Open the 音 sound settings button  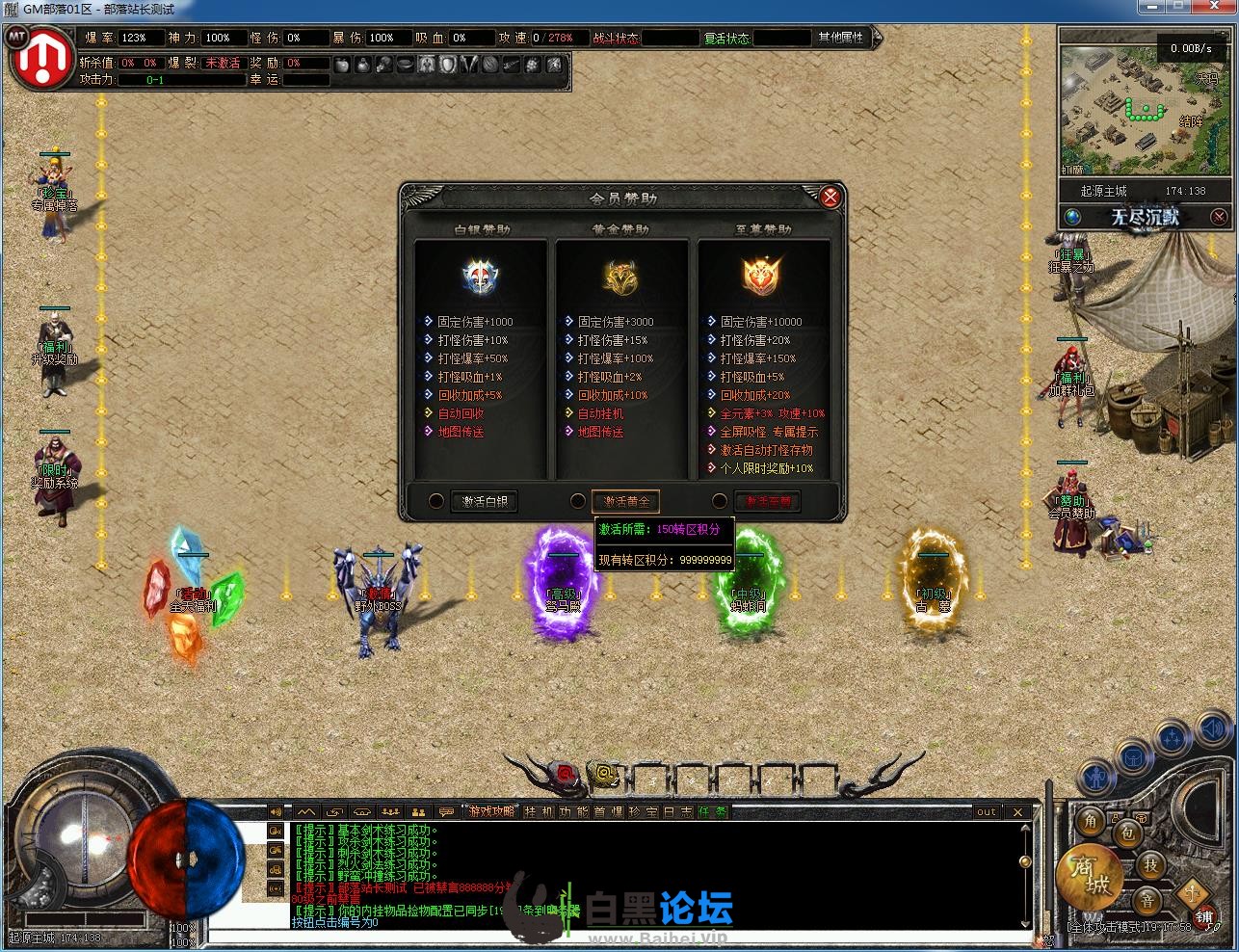click(x=1147, y=901)
